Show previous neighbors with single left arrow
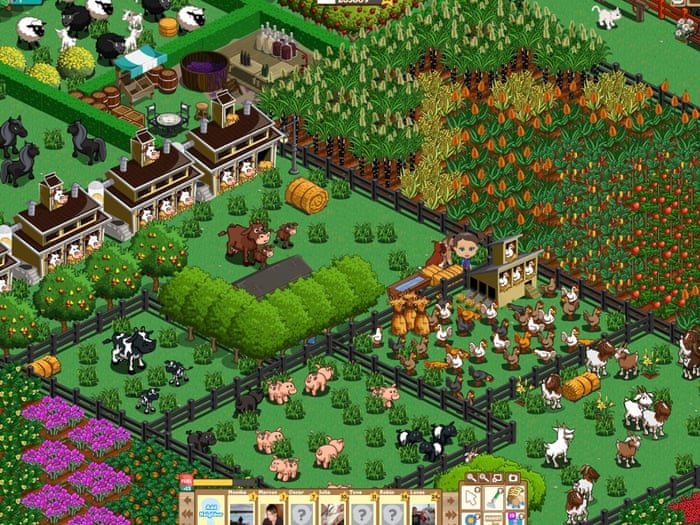Screen dimensions: 700x525 click(186, 501)
